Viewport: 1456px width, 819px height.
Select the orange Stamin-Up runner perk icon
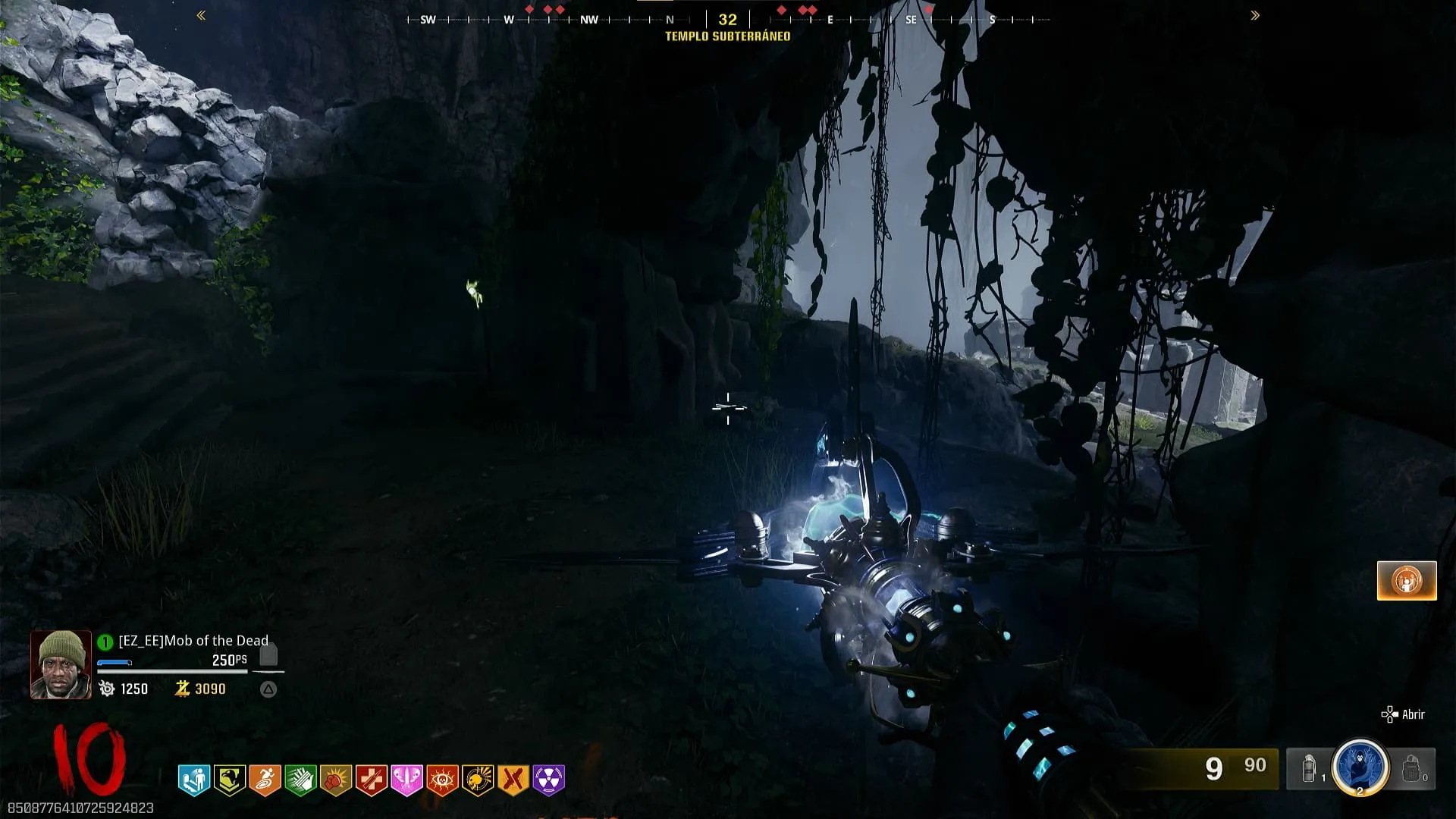coord(265,780)
